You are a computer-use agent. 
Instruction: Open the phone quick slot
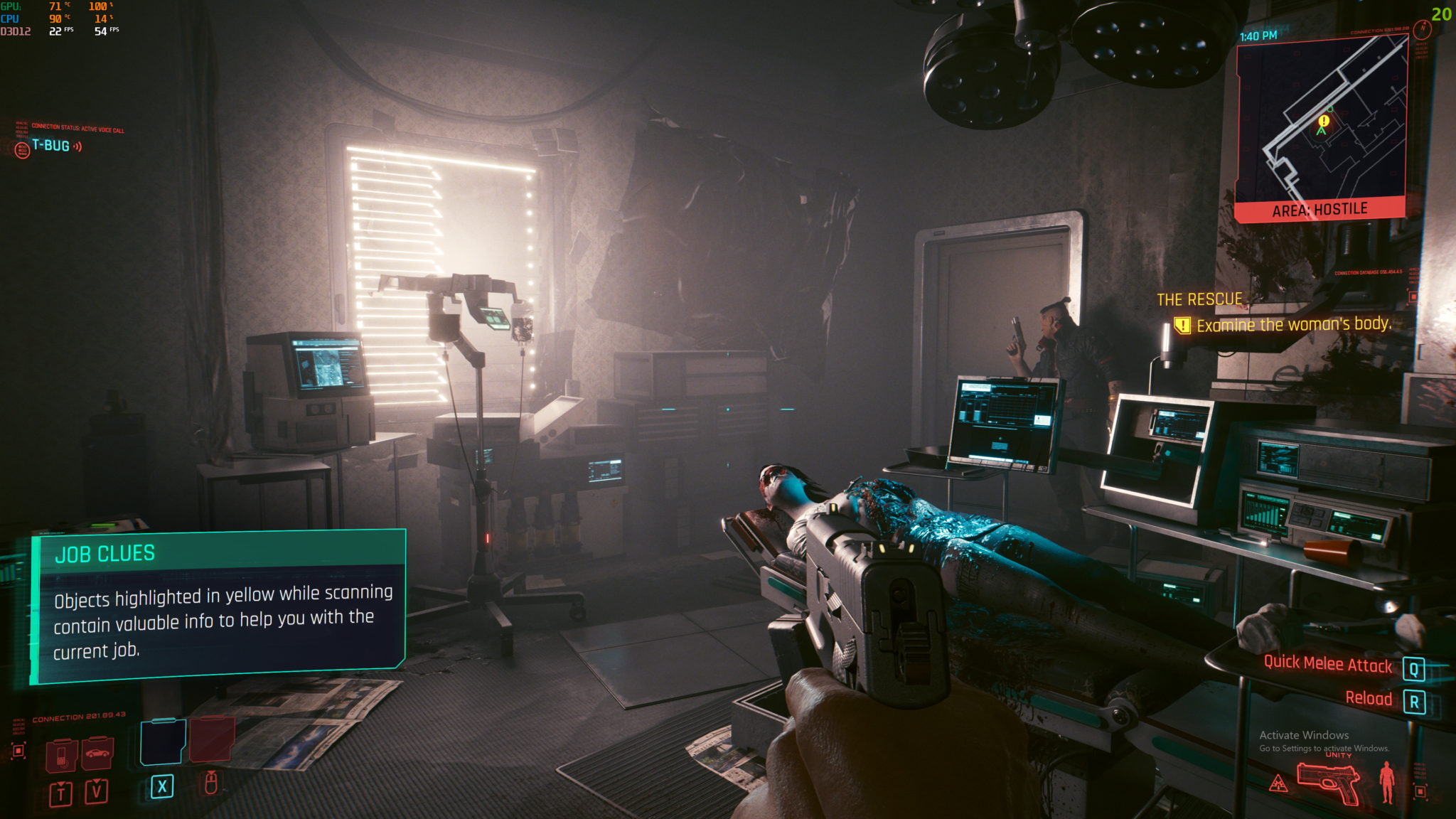62,755
